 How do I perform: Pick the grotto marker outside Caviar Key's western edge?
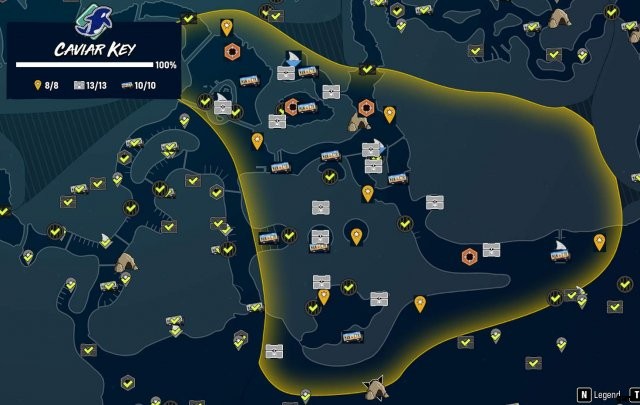(127, 262)
